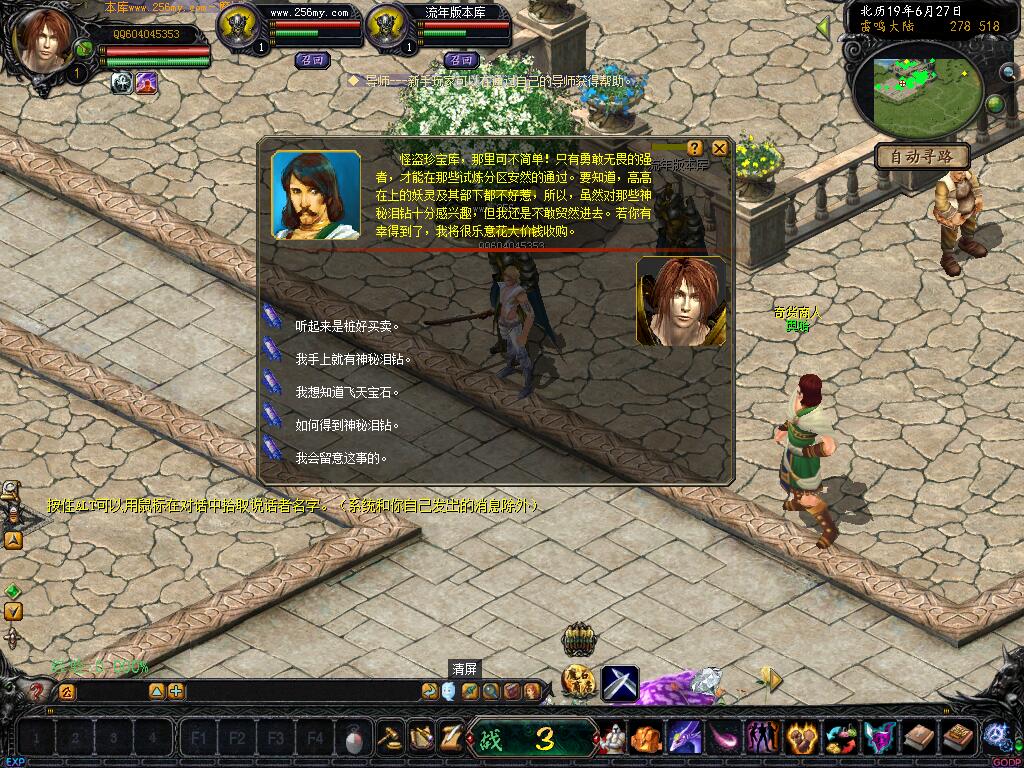
Task: Click the 自动寻路 auto-pathfinding button
Action: point(921,156)
